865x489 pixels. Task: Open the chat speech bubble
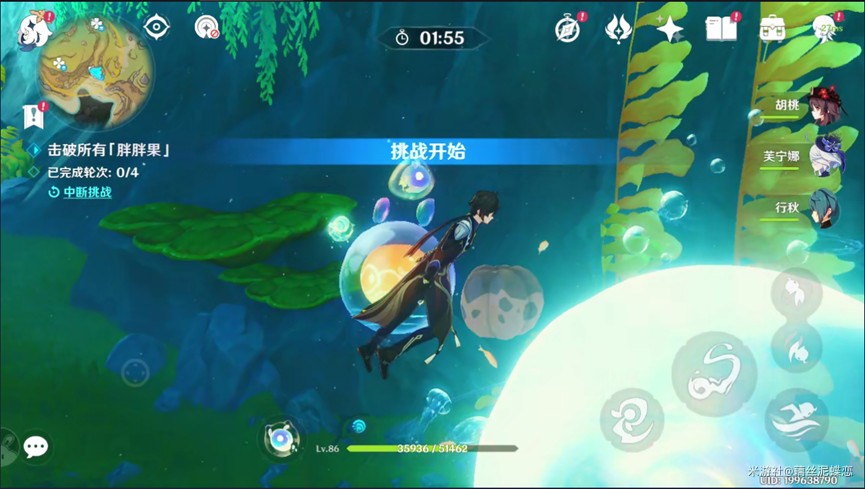36,447
